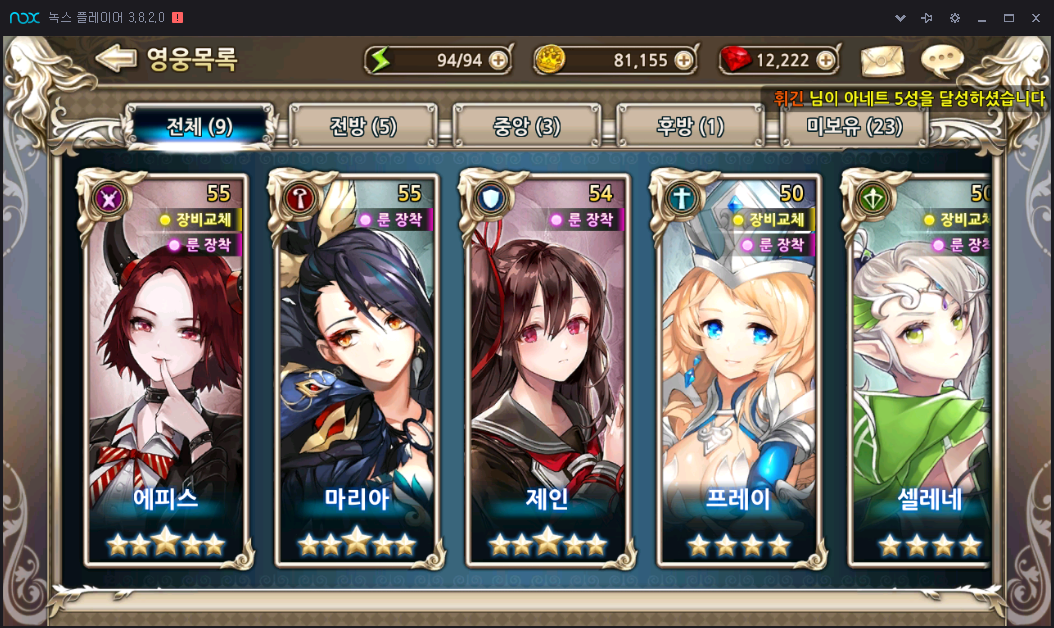
Task: Choose the 마리아 hero card
Action: click(x=356, y=370)
